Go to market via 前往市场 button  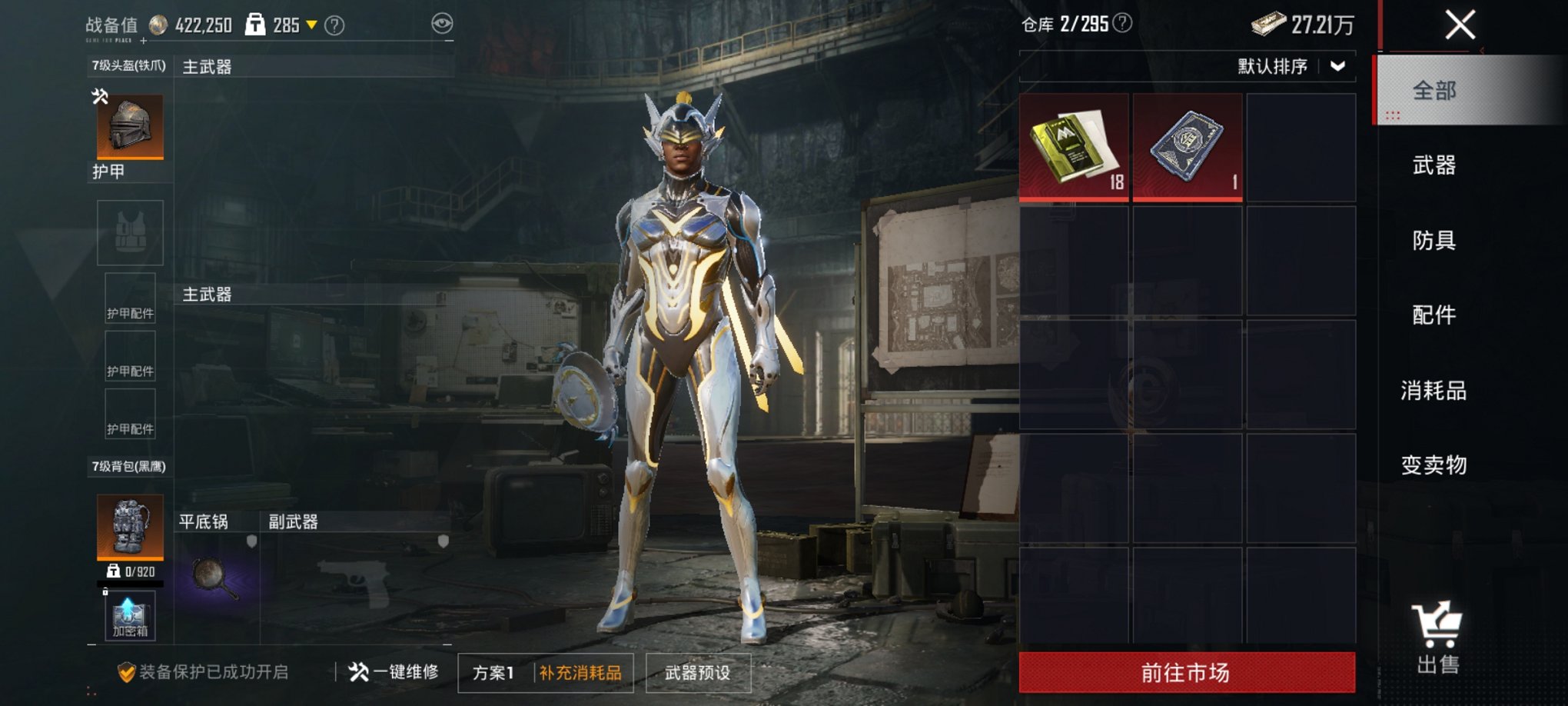click(1186, 673)
